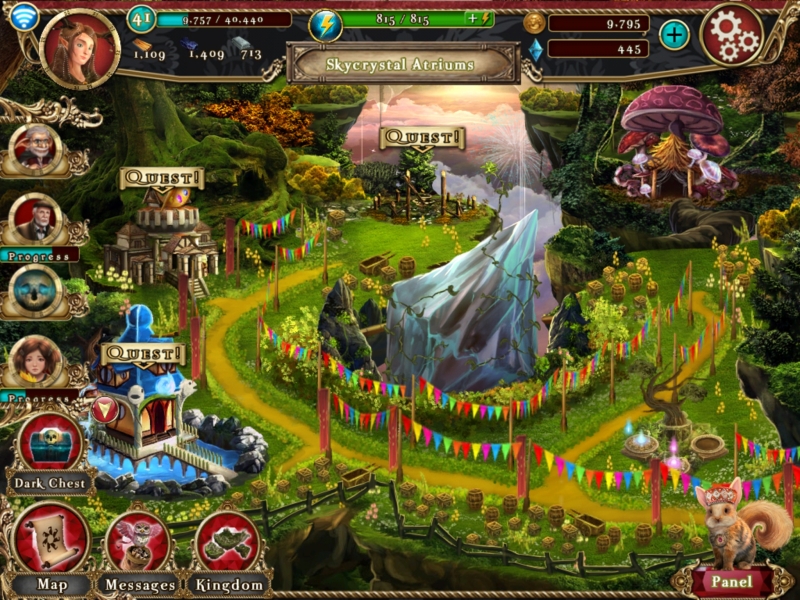This screenshot has width=800, height=600.
Task: Click the red down-arrow expander button
Action: pos(104,408)
